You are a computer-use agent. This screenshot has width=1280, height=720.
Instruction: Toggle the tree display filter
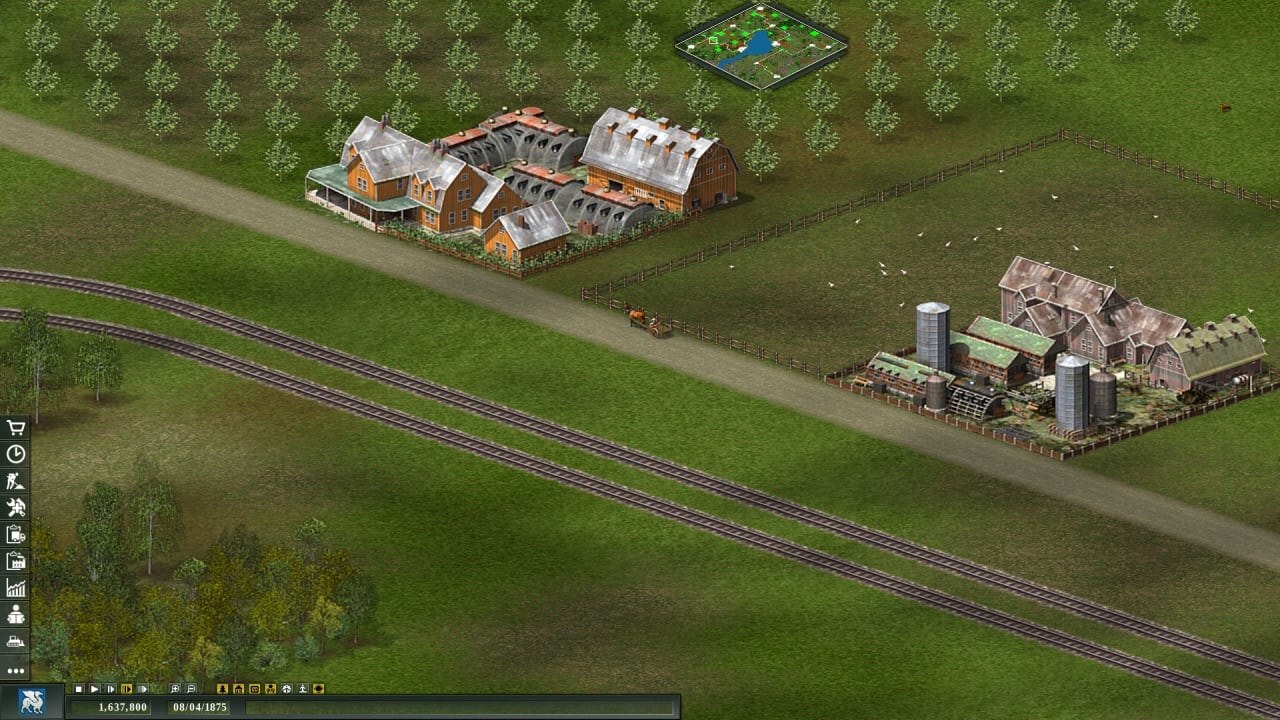(222, 689)
